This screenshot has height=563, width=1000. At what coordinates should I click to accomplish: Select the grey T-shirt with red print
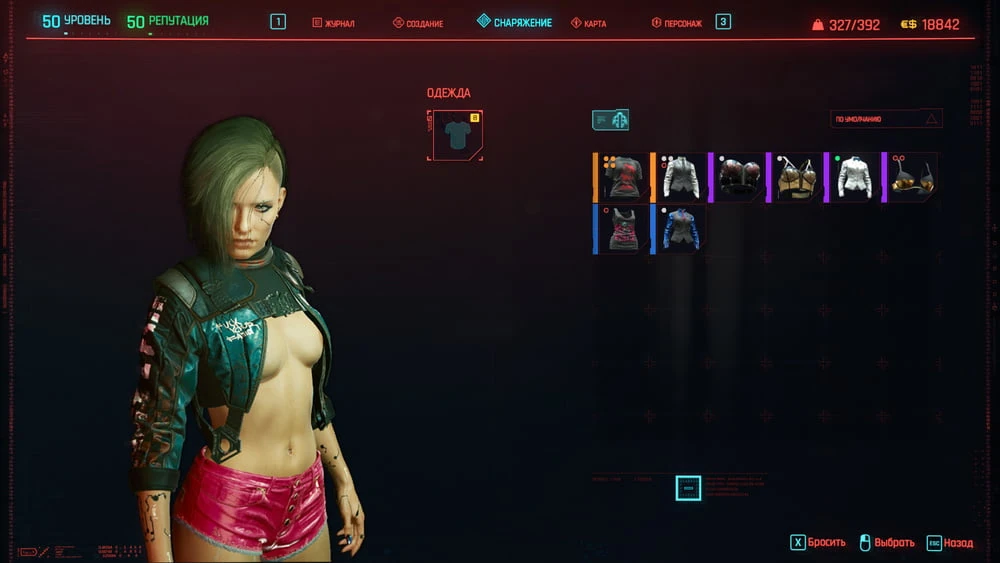pyautogui.click(x=623, y=177)
